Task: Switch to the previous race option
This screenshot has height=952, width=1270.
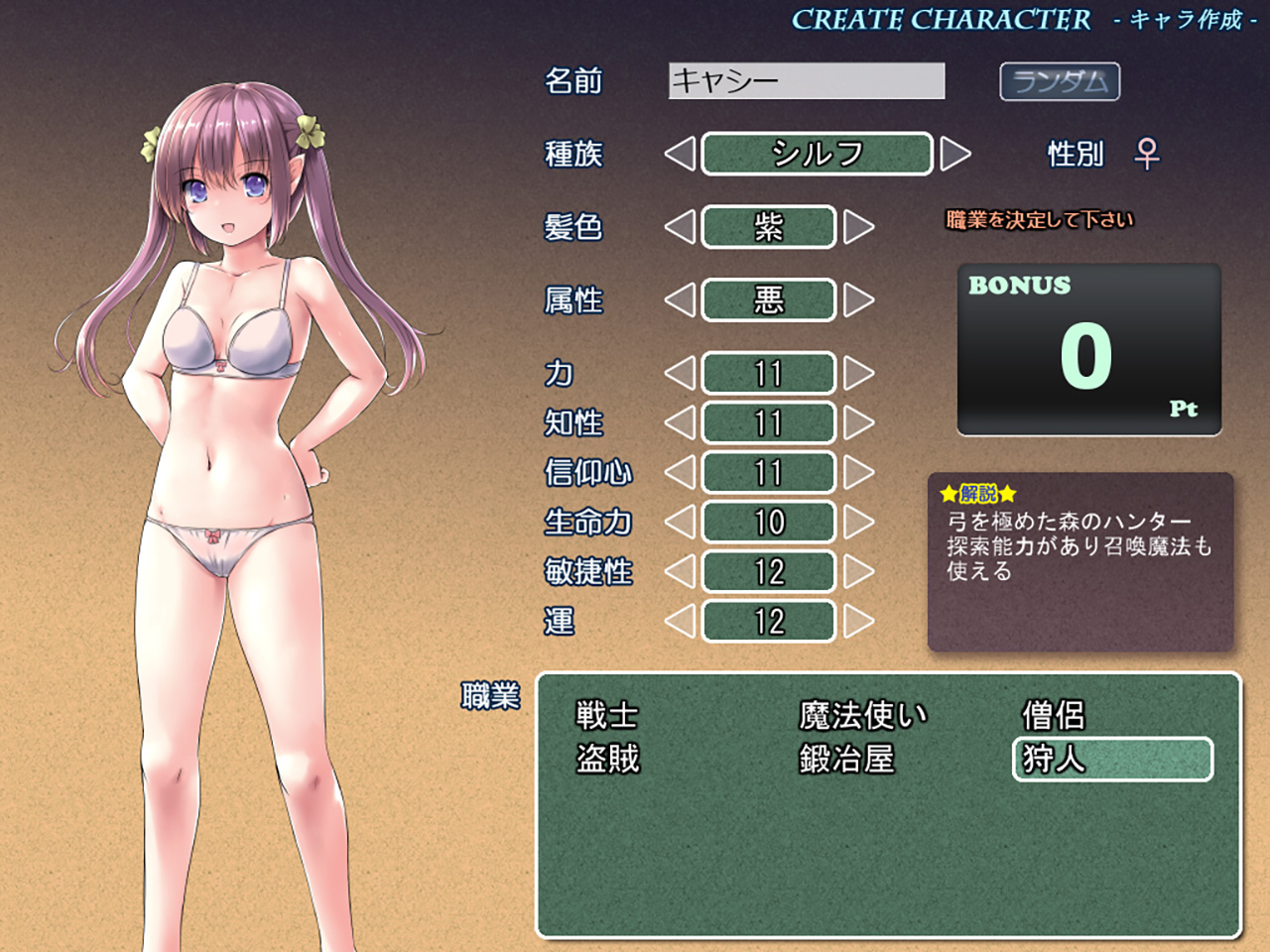Action: pos(680,154)
